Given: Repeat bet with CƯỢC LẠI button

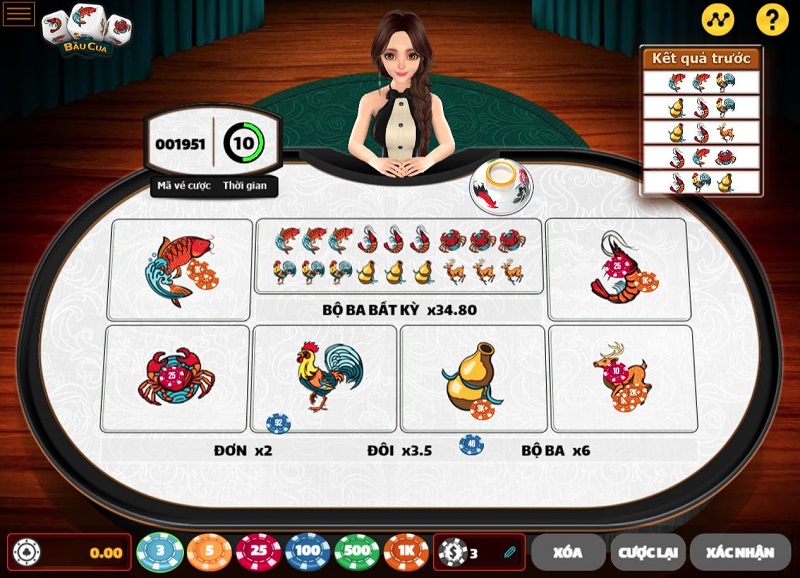Looking at the screenshot, I should click(x=647, y=552).
